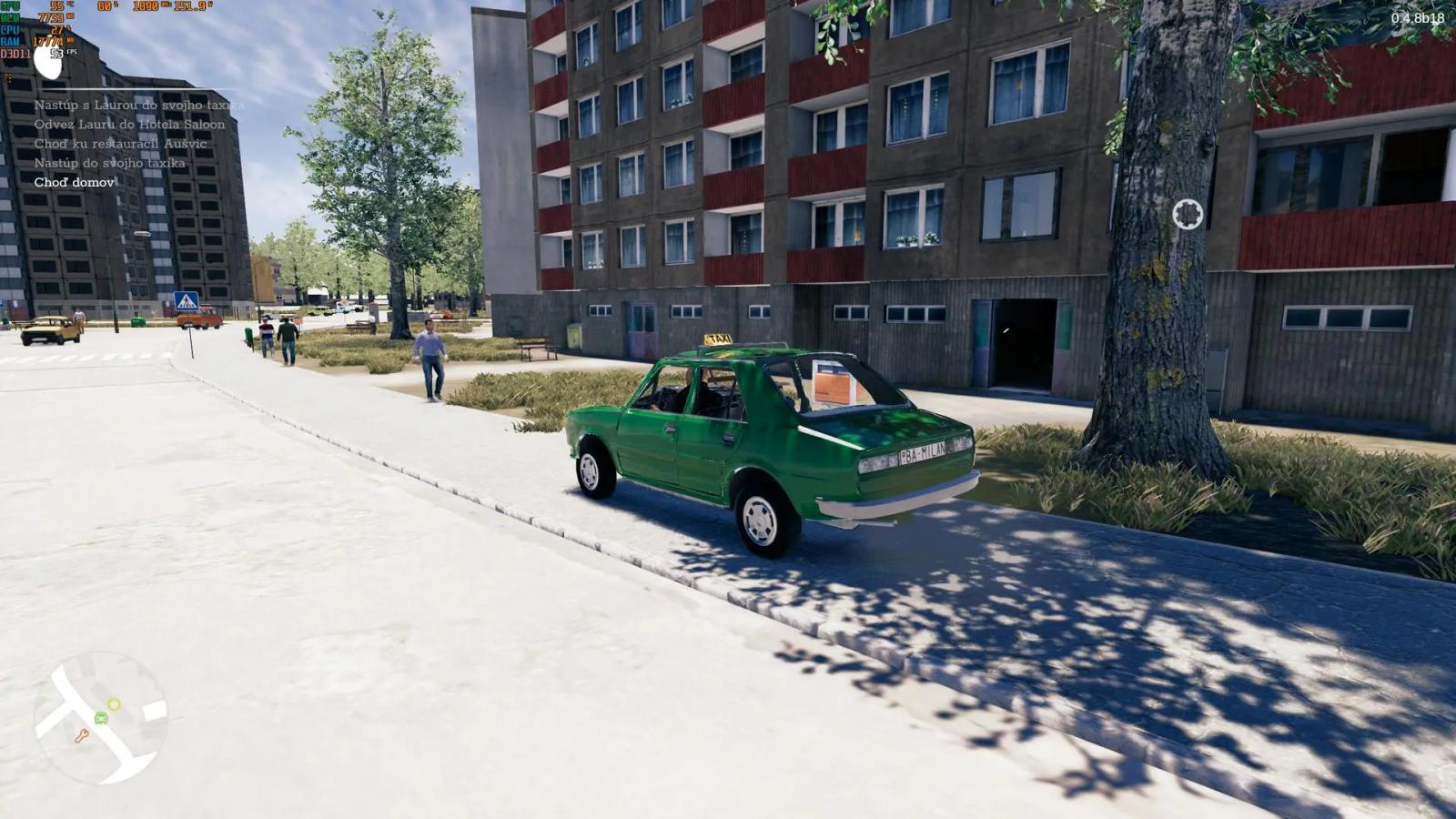The image size is (1456, 819).
Task: Toggle the 'Nastúp do svojho taxika' objective entry
Action: 111,162
